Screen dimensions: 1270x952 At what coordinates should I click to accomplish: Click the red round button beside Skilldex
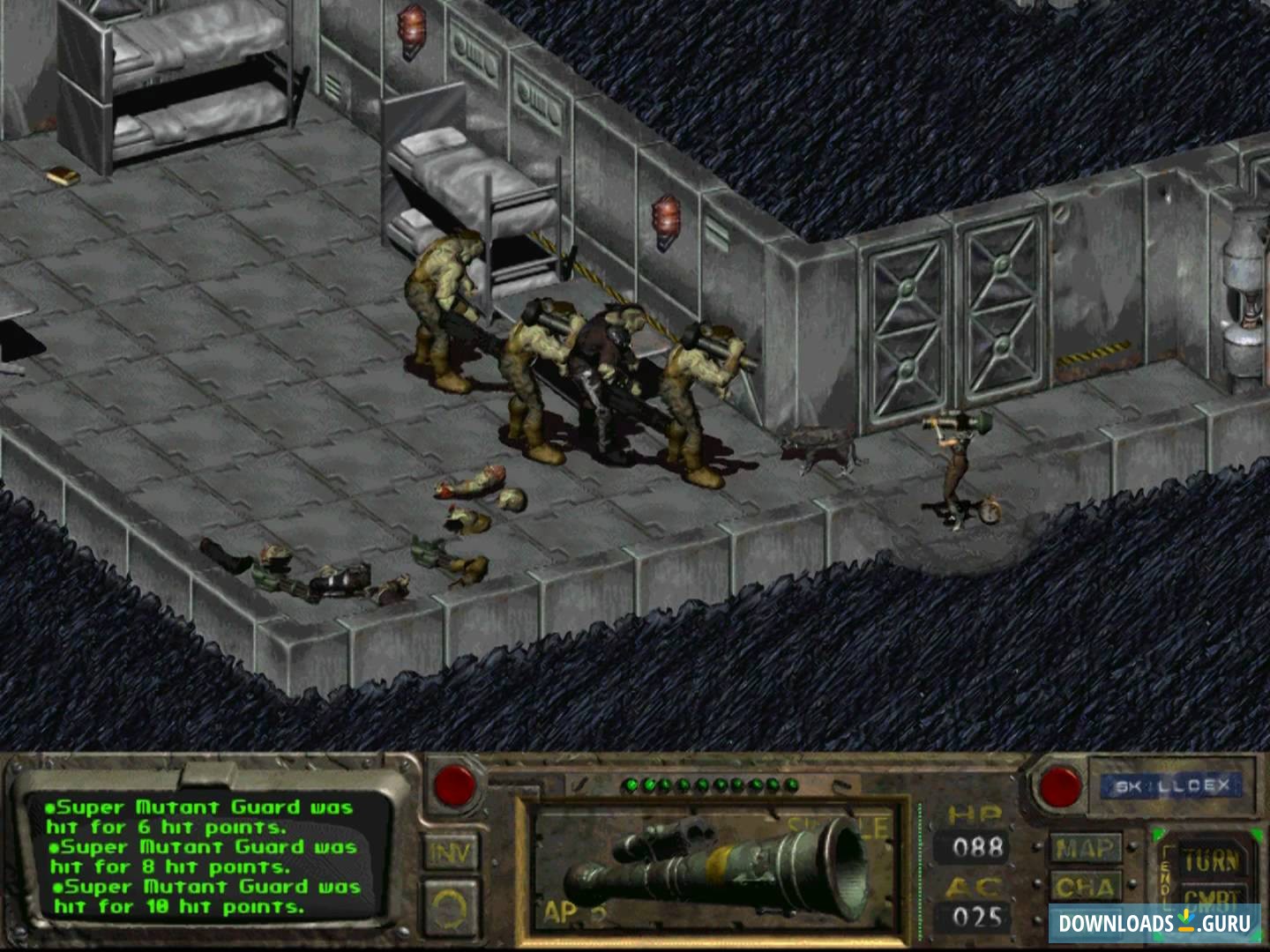[x=1059, y=785]
